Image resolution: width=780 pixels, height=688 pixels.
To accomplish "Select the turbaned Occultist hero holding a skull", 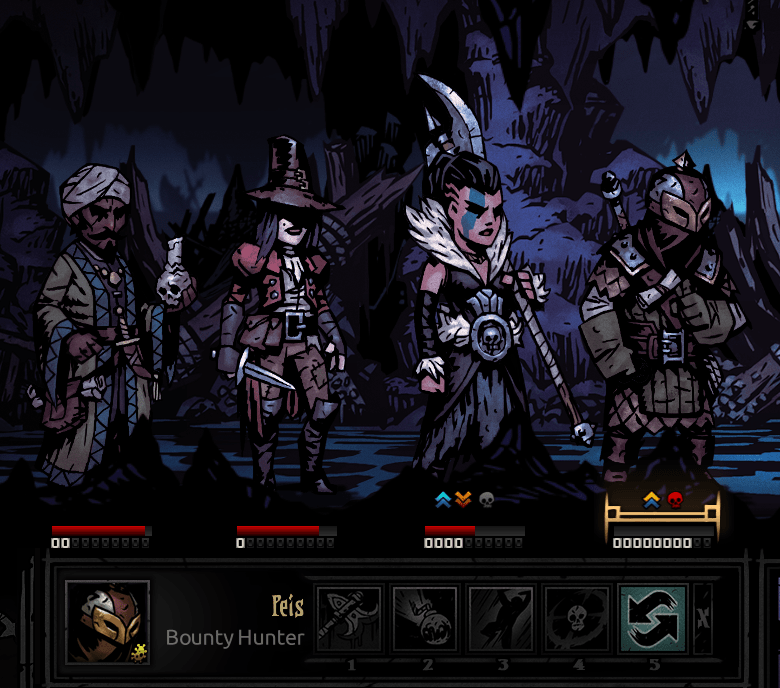I will pos(95,320).
